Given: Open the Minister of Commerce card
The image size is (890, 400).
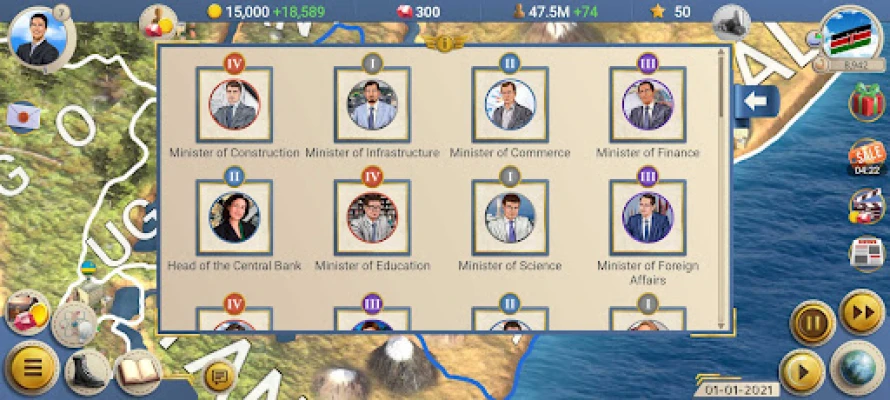Looking at the screenshot, I should click(x=509, y=105).
